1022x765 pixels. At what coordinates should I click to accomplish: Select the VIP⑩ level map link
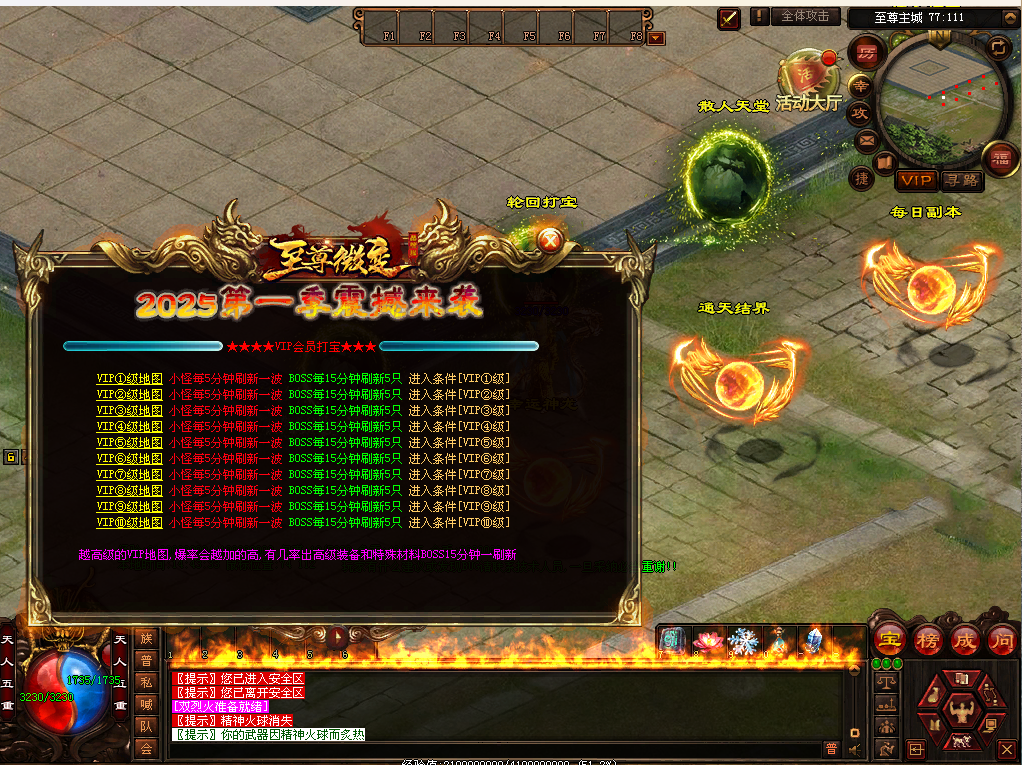pos(129,523)
